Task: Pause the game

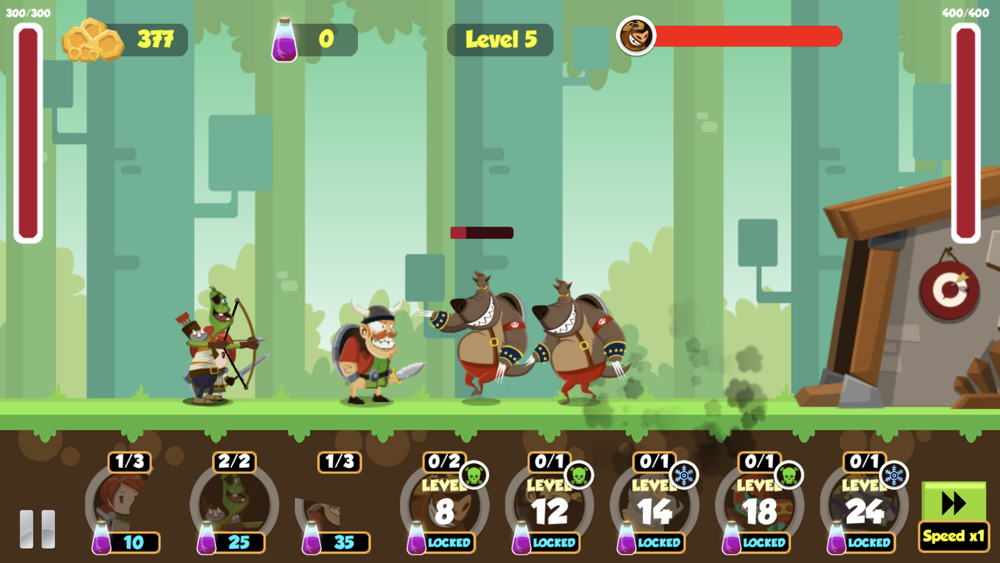Action: point(38,528)
